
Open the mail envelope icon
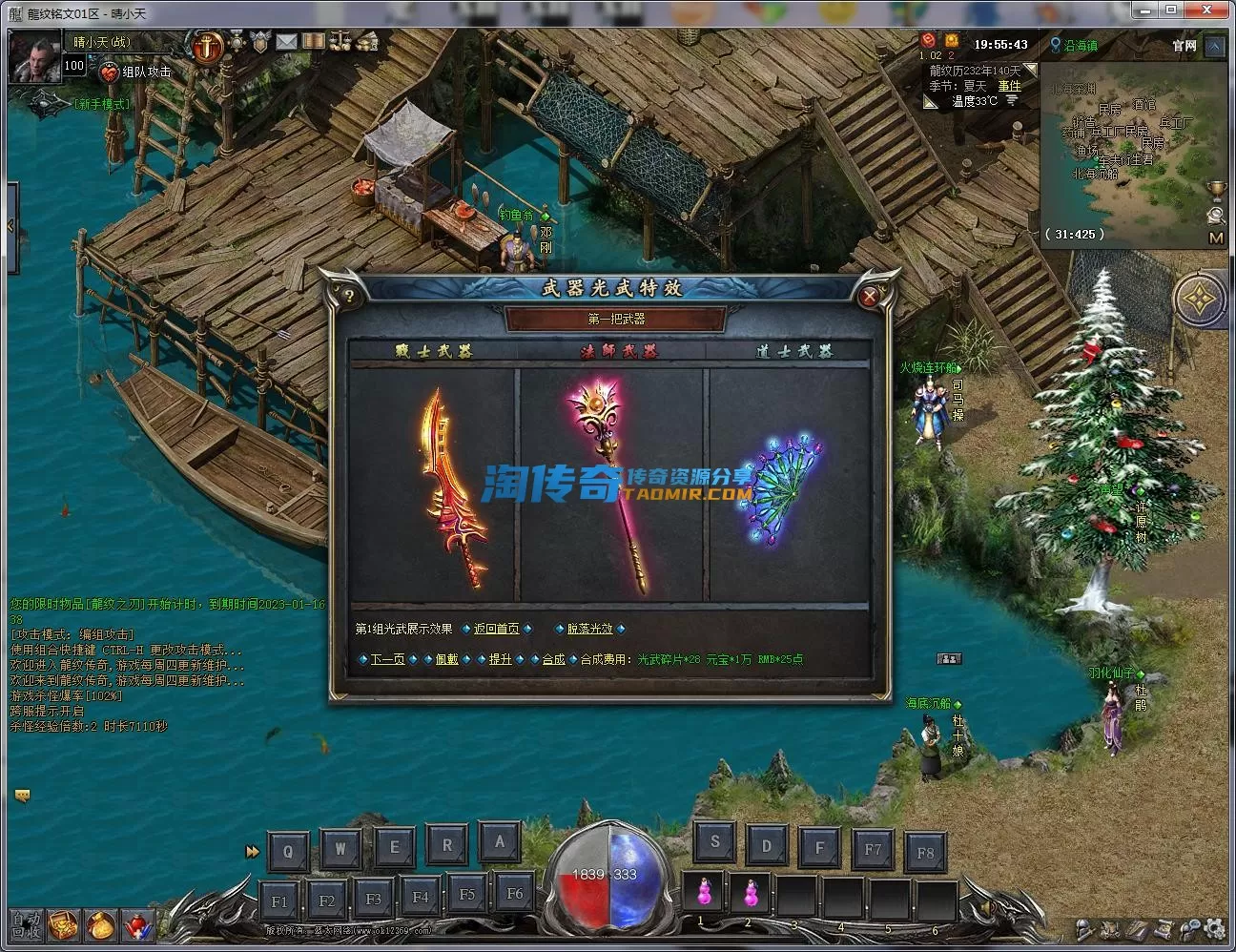(x=286, y=42)
